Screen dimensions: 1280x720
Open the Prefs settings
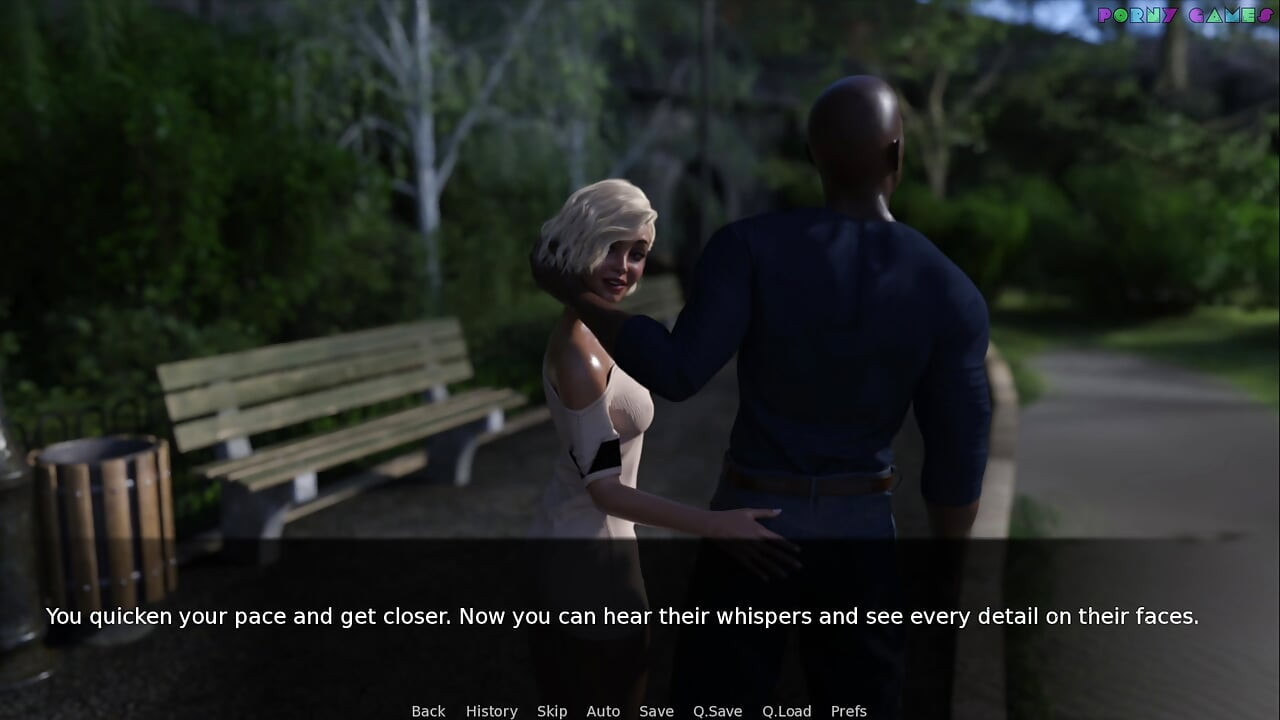(849, 711)
